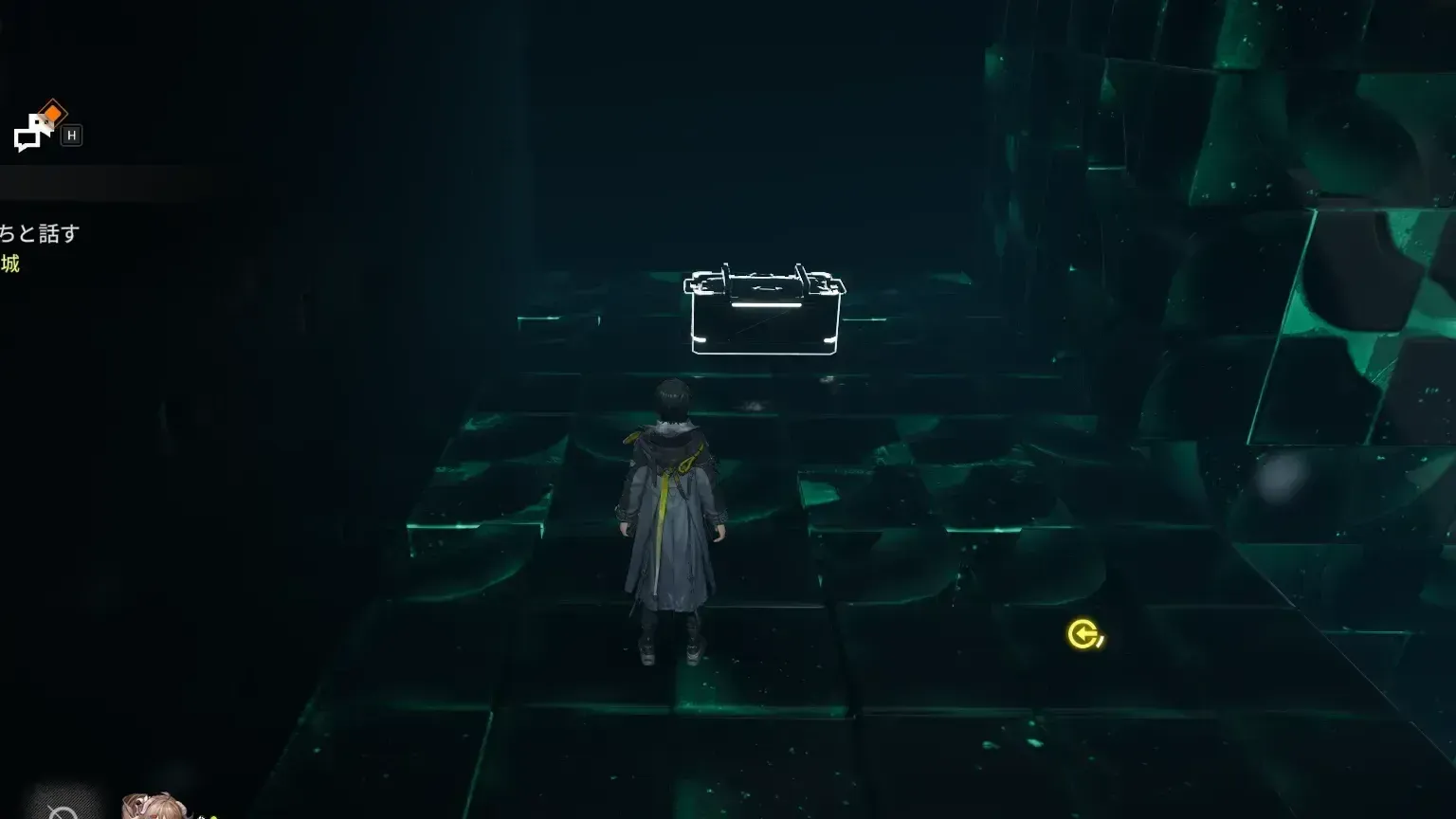Screen dimensions: 1456x819
Task: Click the glowing white chest light bar
Action: (x=766, y=303)
